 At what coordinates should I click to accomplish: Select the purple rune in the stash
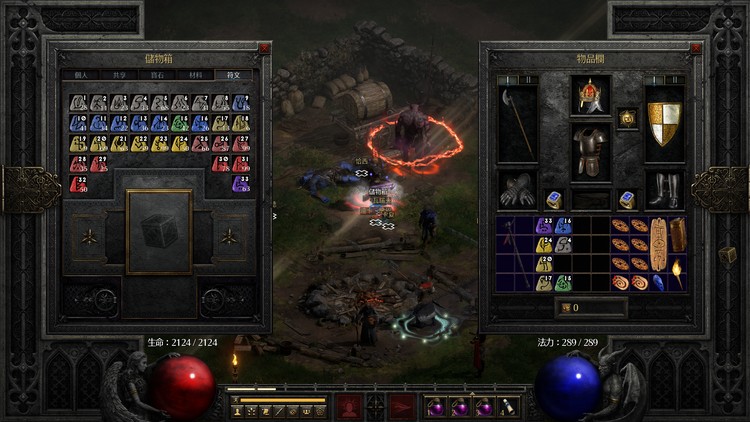pyautogui.click(x=241, y=184)
